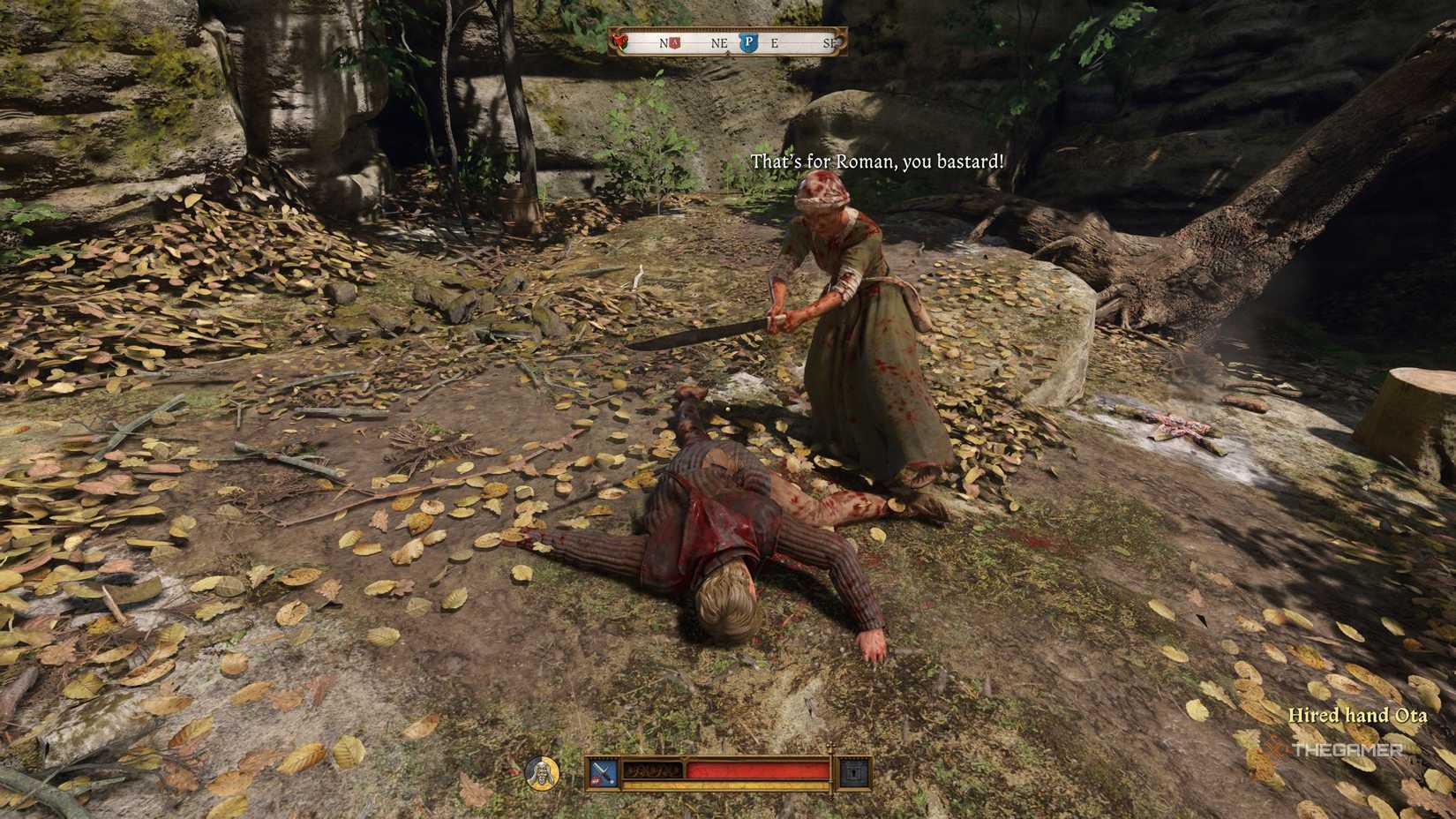Viewport: 1456px width, 819px height.
Task: Click the ornate dark buff bar left of health
Action: 652,770
